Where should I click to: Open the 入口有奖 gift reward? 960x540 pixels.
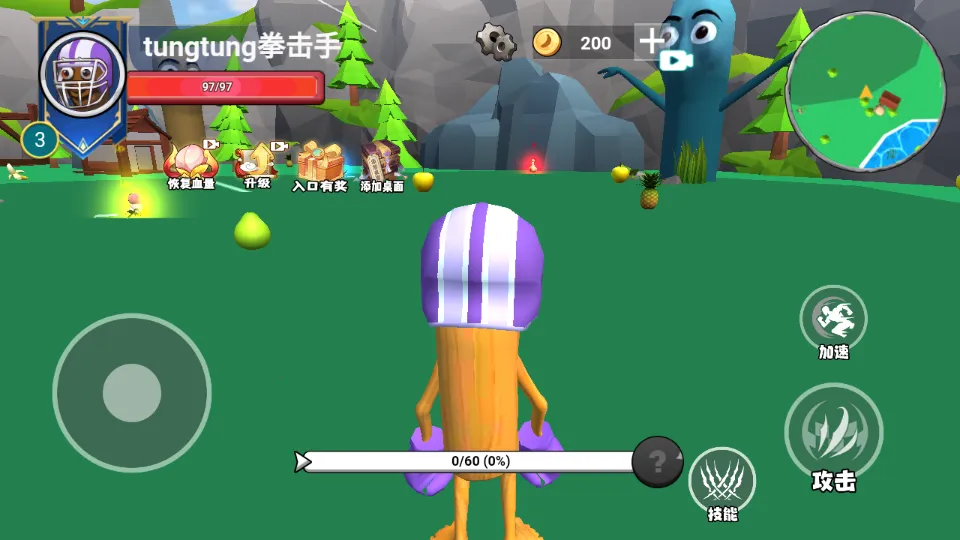pyautogui.click(x=320, y=165)
